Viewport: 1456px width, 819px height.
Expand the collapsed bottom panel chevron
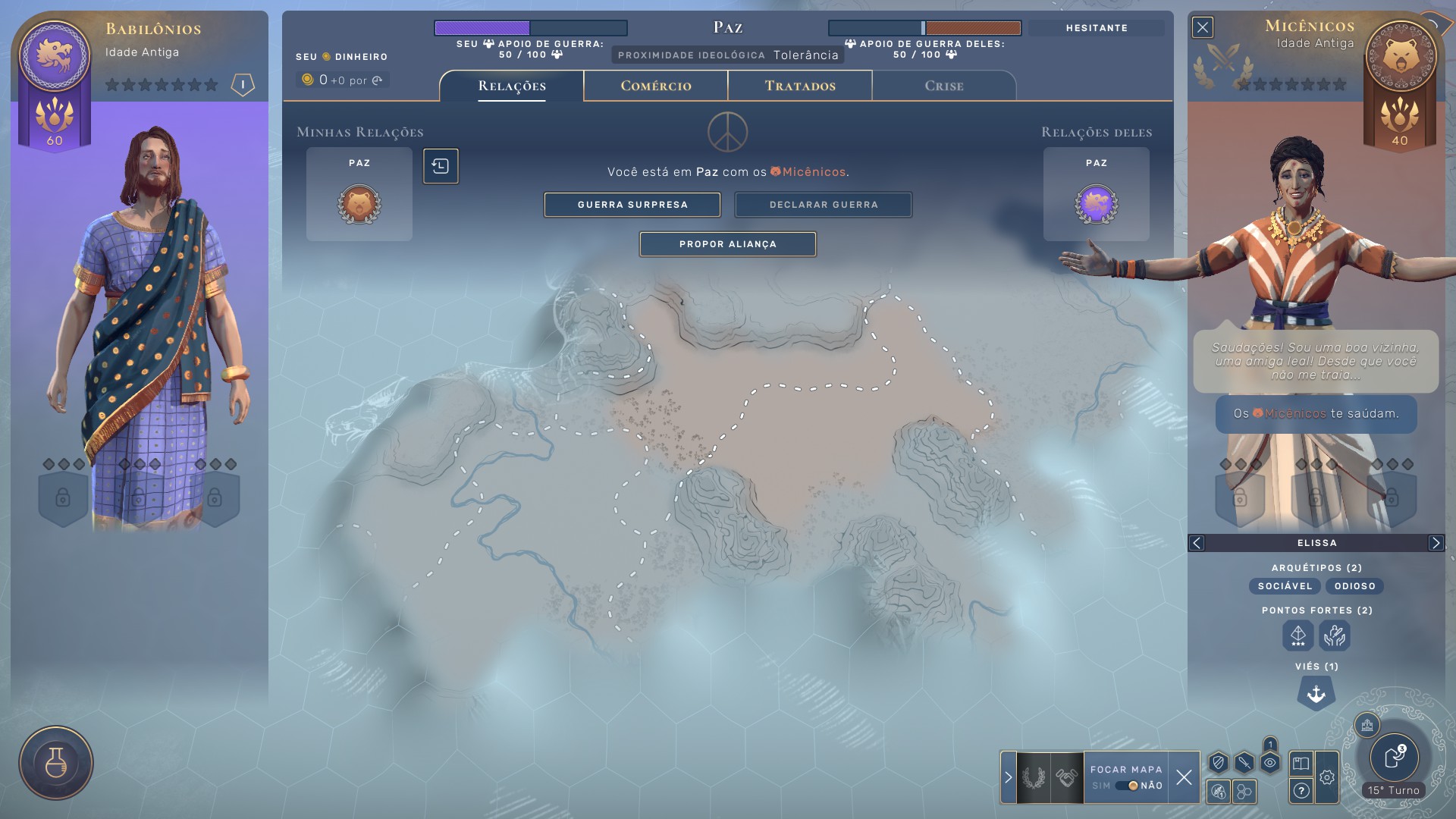tap(1009, 777)
